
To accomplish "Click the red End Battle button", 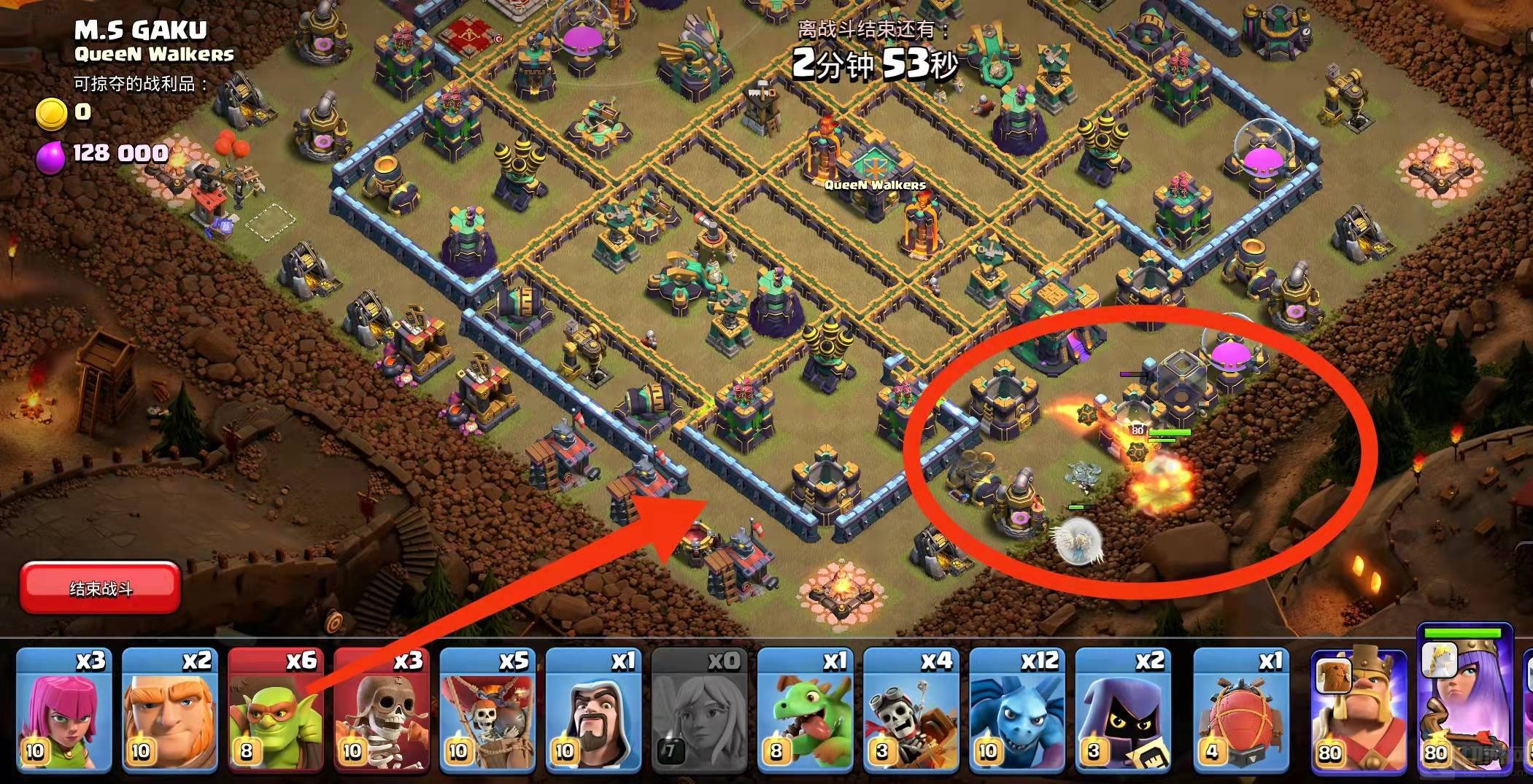I will click(x=100, y=588).
